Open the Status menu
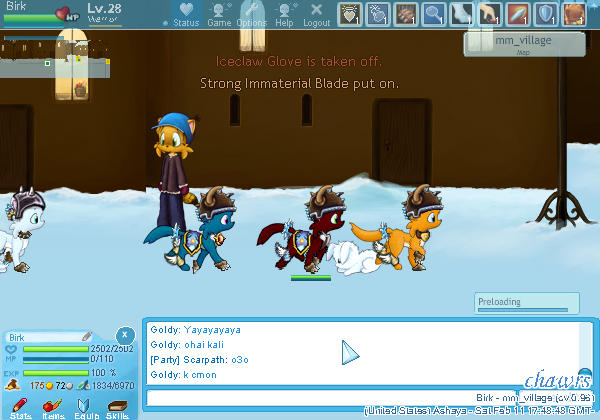 (x=186, y=14)
